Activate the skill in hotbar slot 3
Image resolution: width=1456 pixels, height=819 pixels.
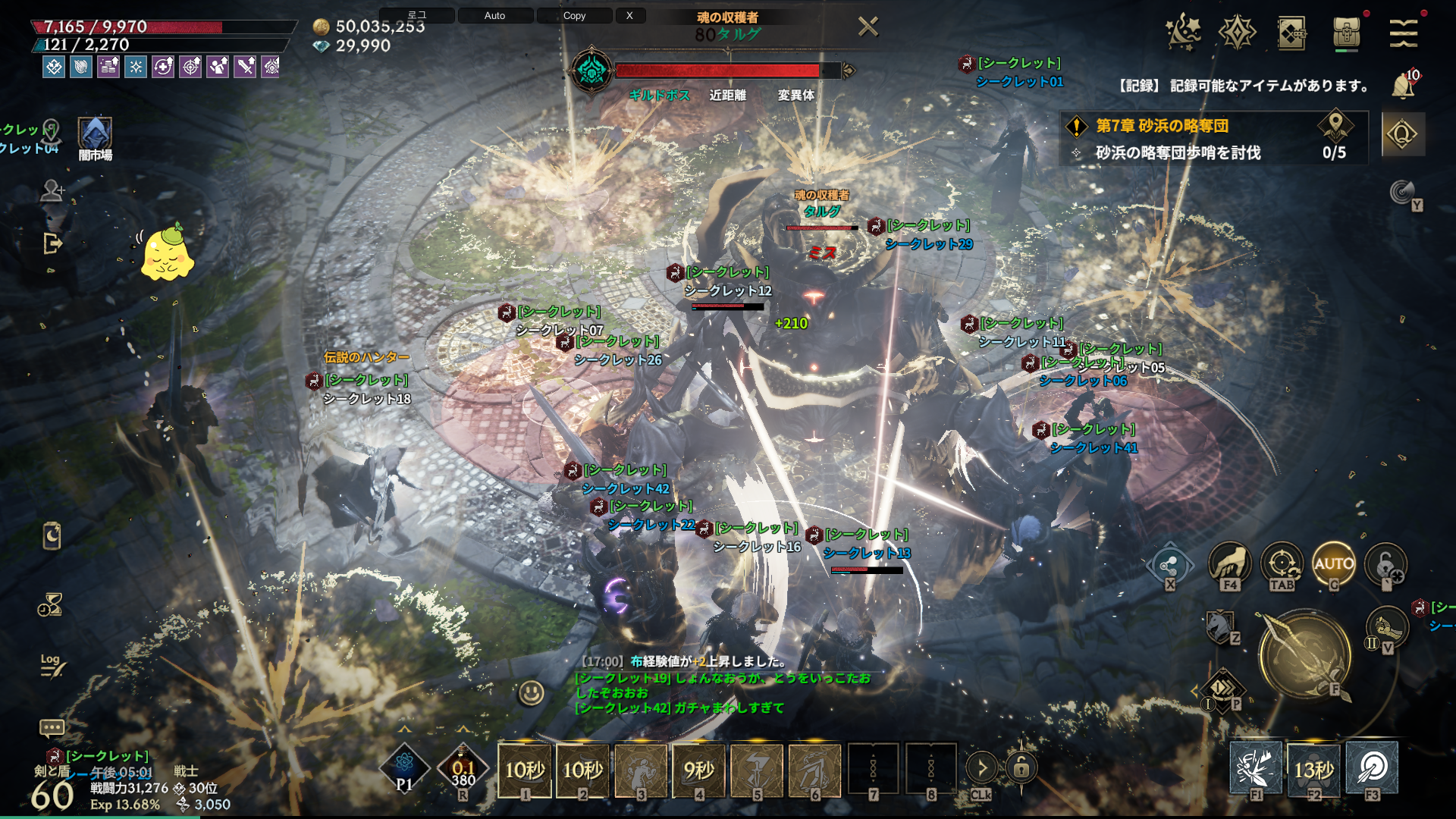point(641,769)
